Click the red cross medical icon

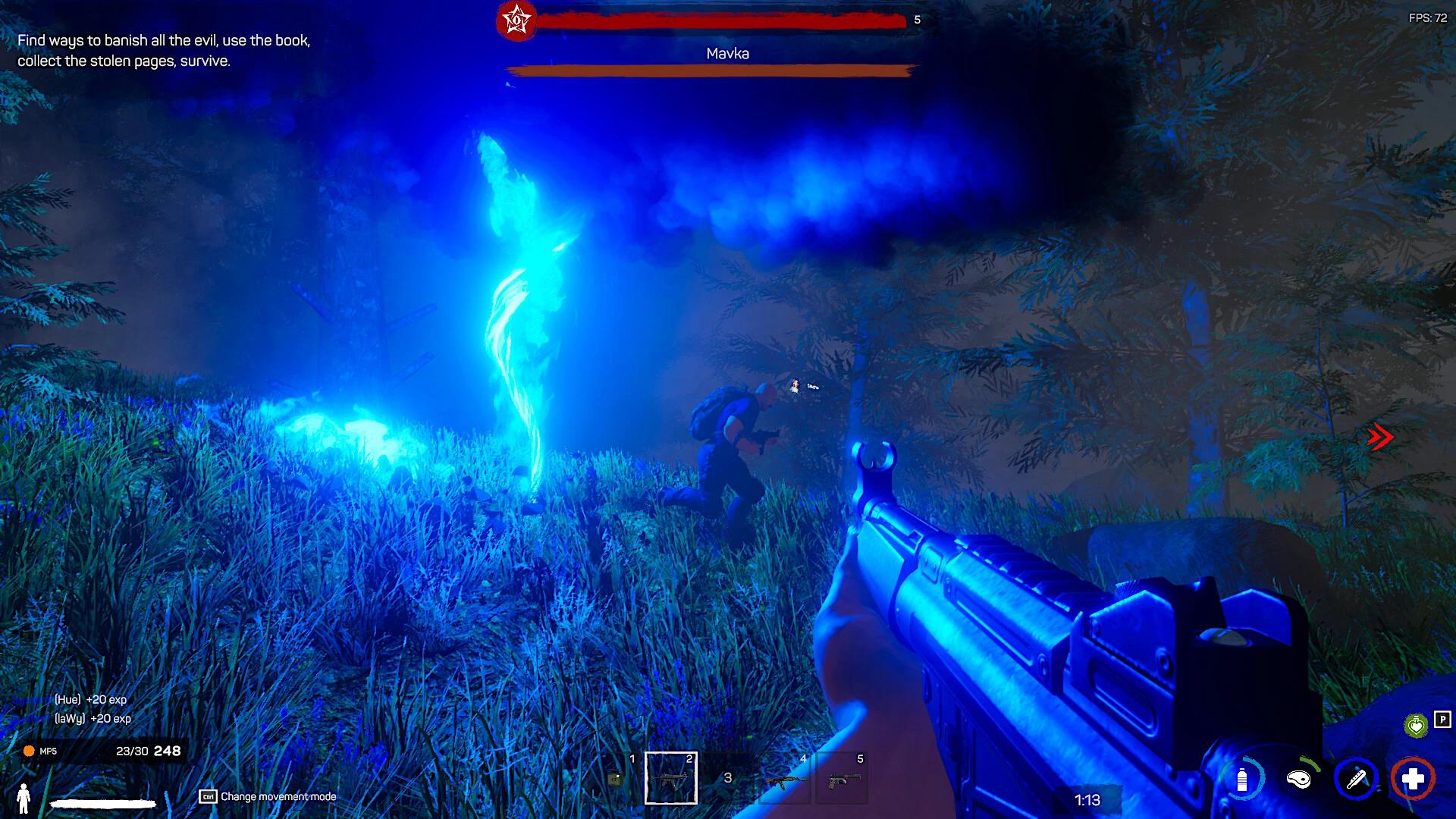click(x=1414, y=780)
